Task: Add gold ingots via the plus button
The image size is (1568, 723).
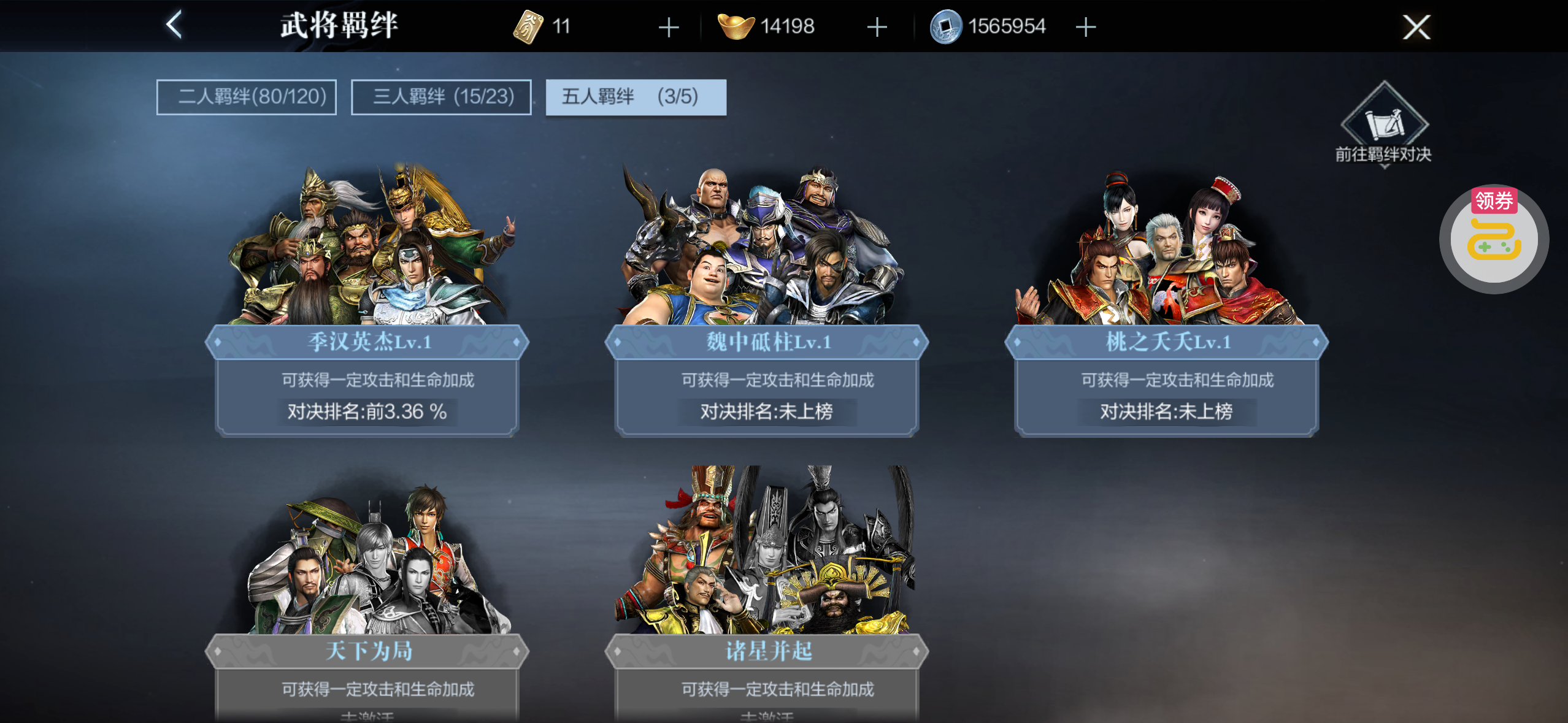Action: (x=877, y=27)
